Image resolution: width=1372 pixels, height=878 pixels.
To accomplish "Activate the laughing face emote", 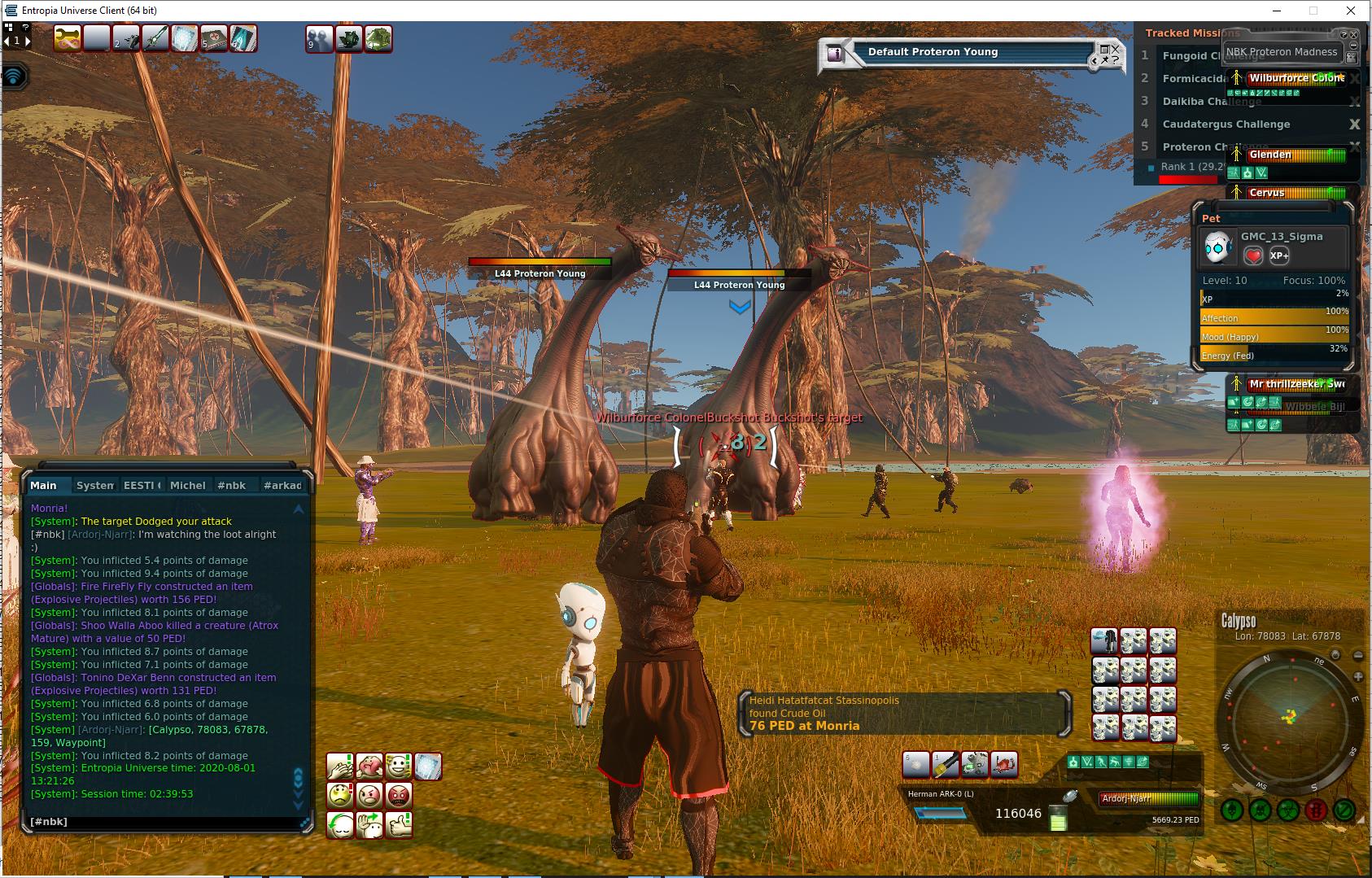I will (399, 767).
